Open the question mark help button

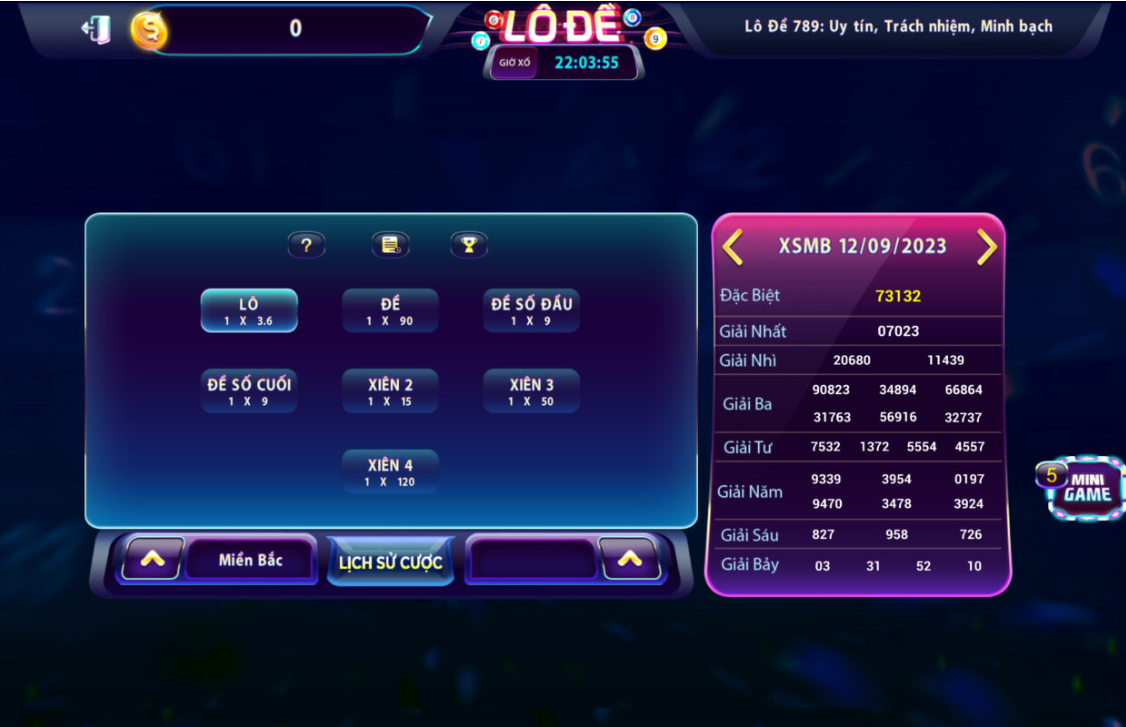306,245
